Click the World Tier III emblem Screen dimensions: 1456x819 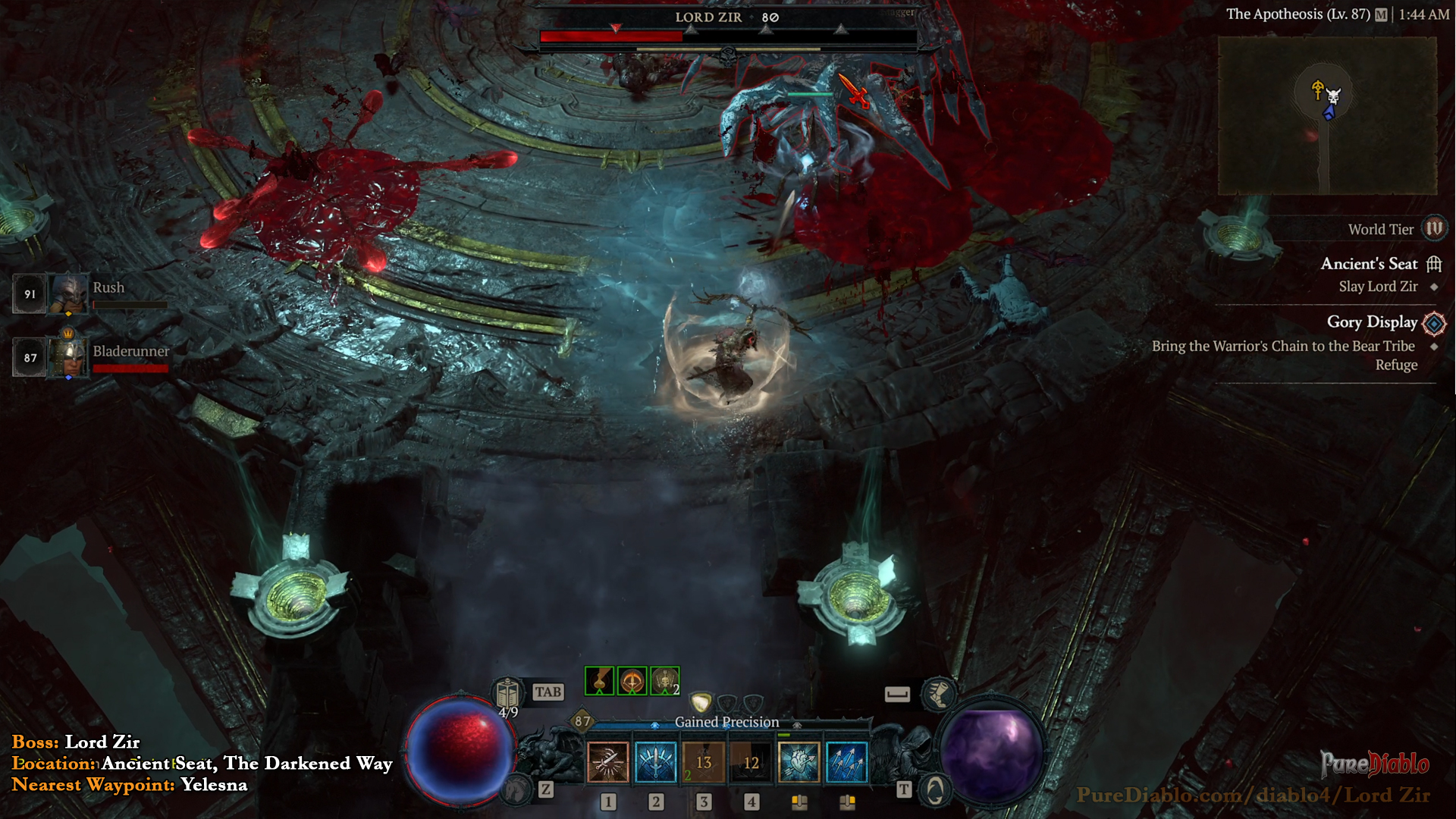(1434, 229)
